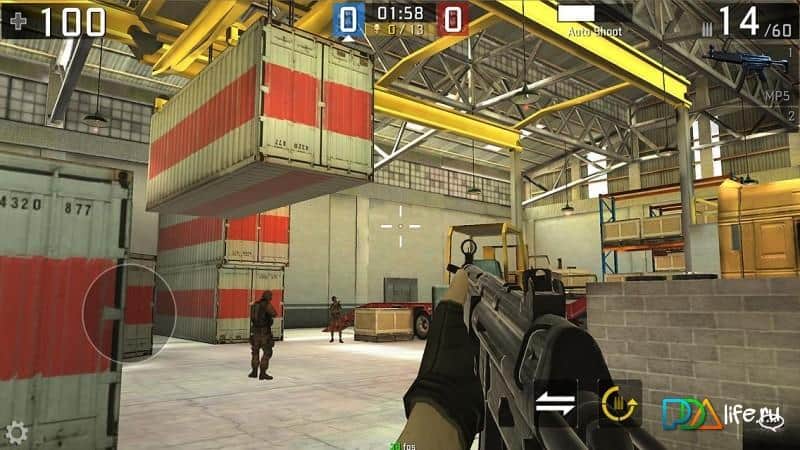The height and width of the screenshot is (450, 800).
Task: Open settings with the gear icon
Action: (x=15, y=433)
